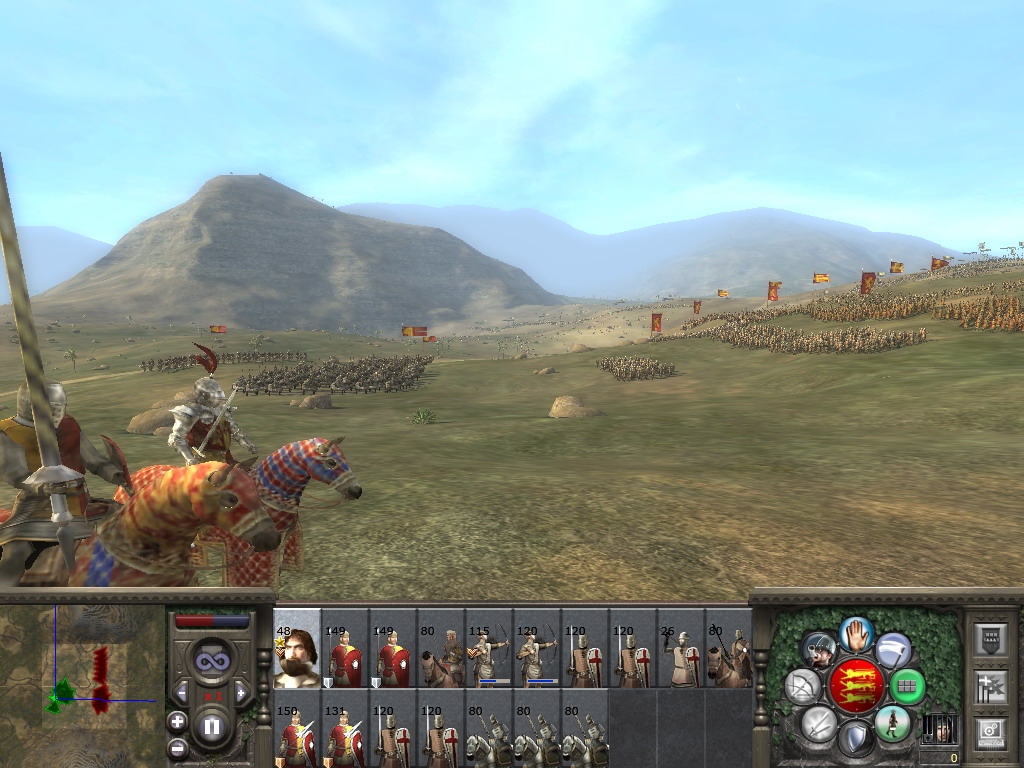This screenshot has width=1024, height=768.
Task: Select the 131-man infantry unit card
Action: 345,730
